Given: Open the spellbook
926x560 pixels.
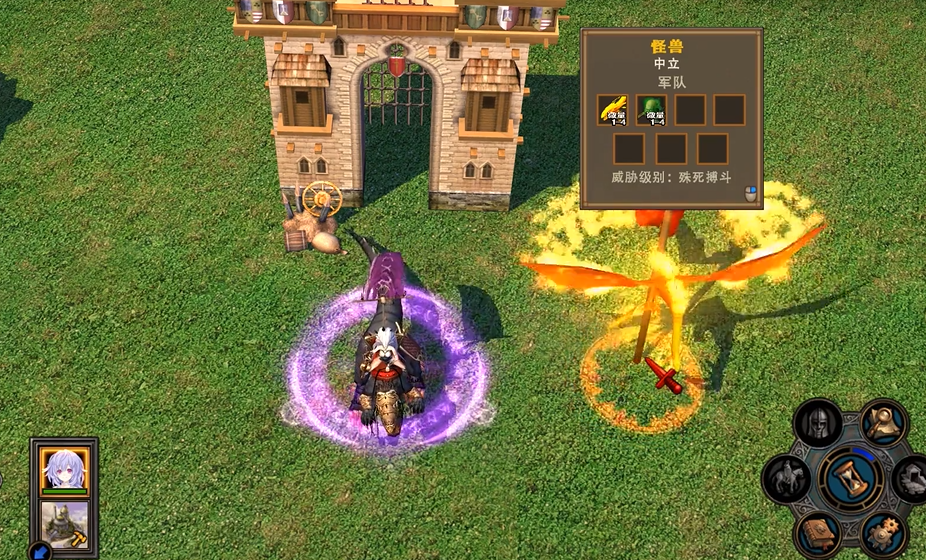Looking at the screenshot, I should tap(816, 532).
